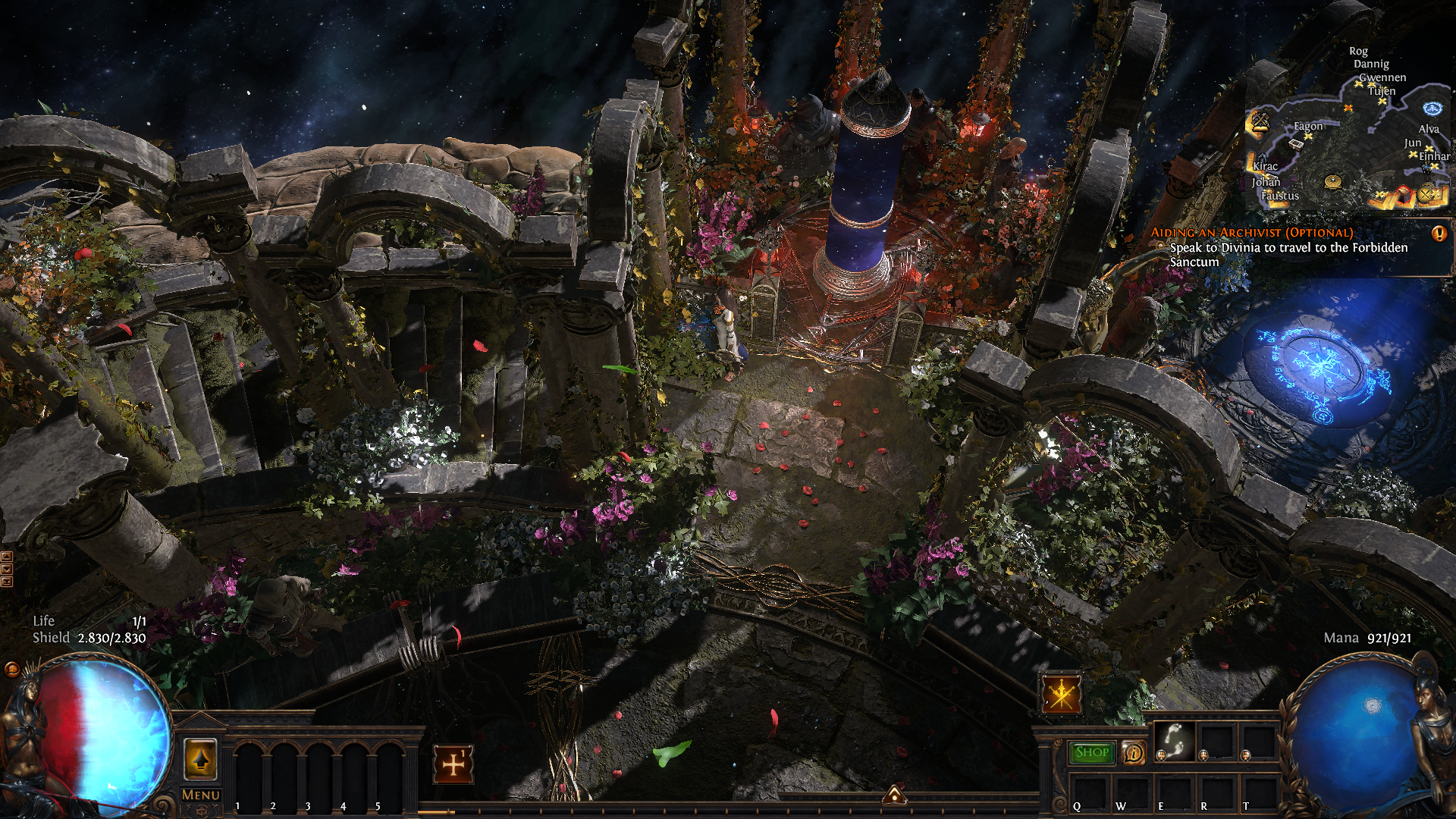
Task: Open the chat bubble icon above the life orb
Action: 11,669
